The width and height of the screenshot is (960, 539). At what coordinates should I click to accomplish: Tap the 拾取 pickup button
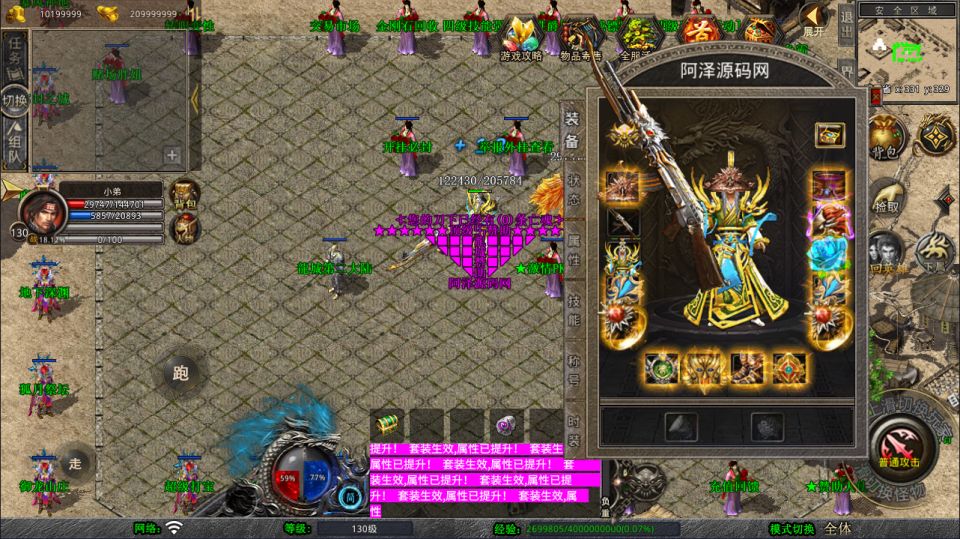(x=886, y=194)
